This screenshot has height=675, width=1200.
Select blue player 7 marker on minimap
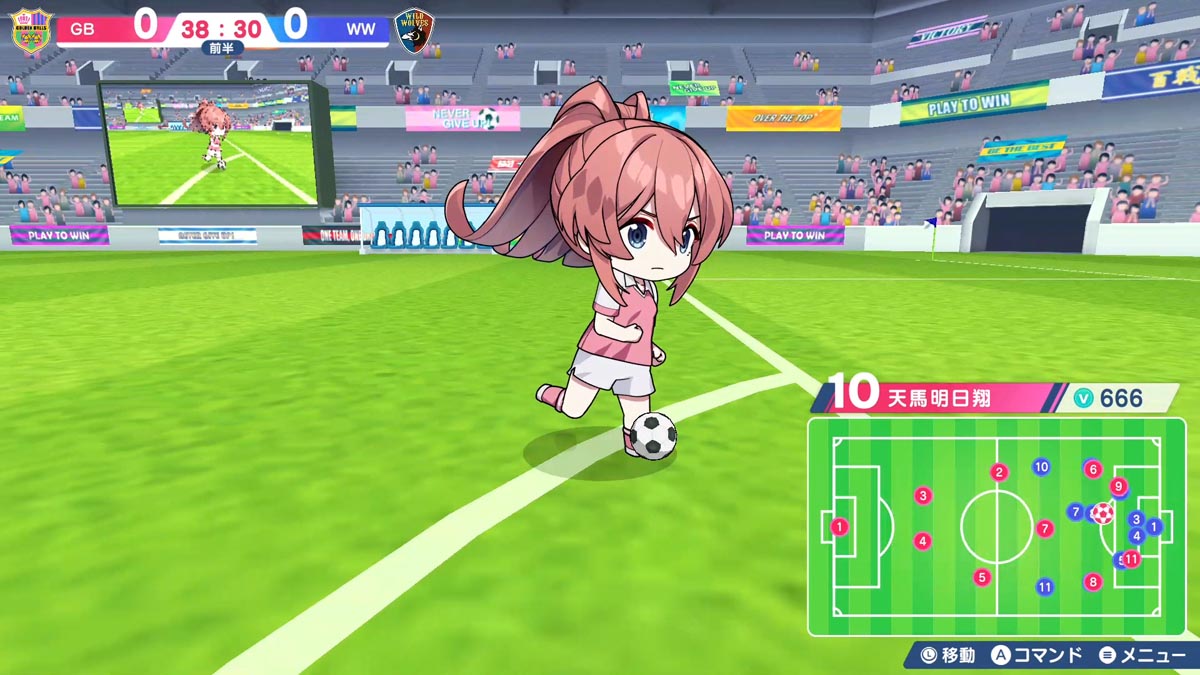pyautogui.click(x=1075, y=512)
